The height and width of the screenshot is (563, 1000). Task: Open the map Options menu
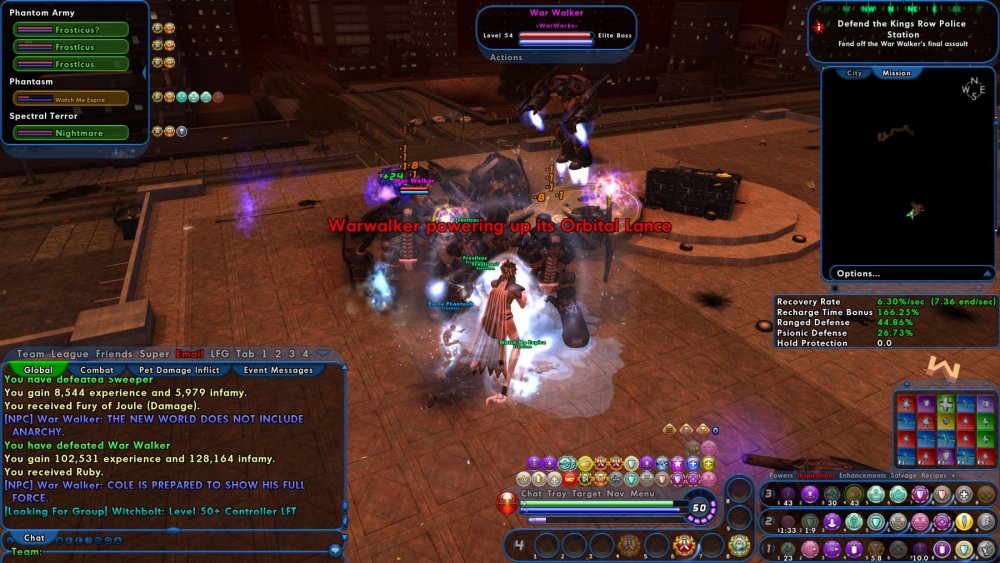click(x=859, y=273)
